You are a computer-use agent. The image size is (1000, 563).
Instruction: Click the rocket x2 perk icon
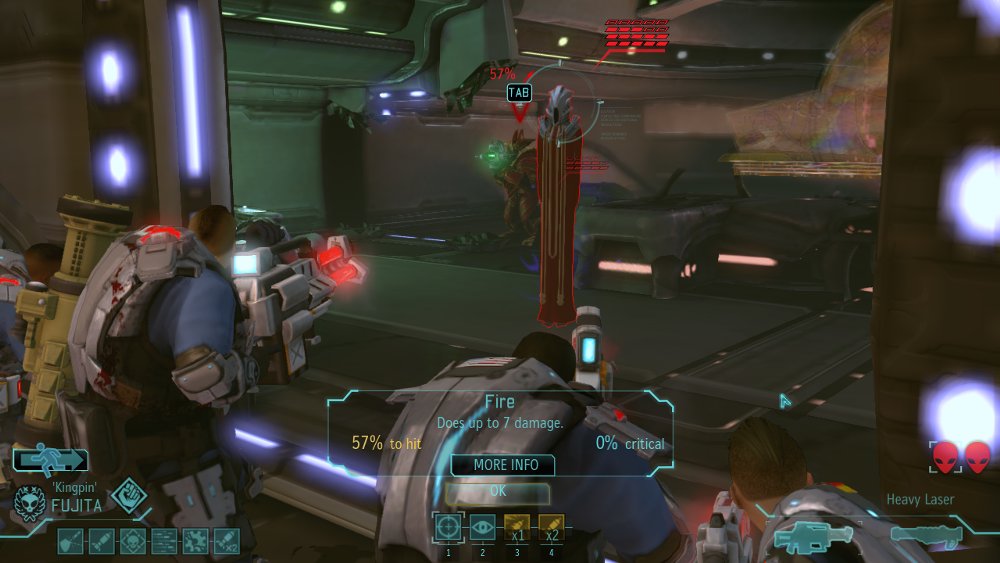pyautogui.click(x=225, y=541)
